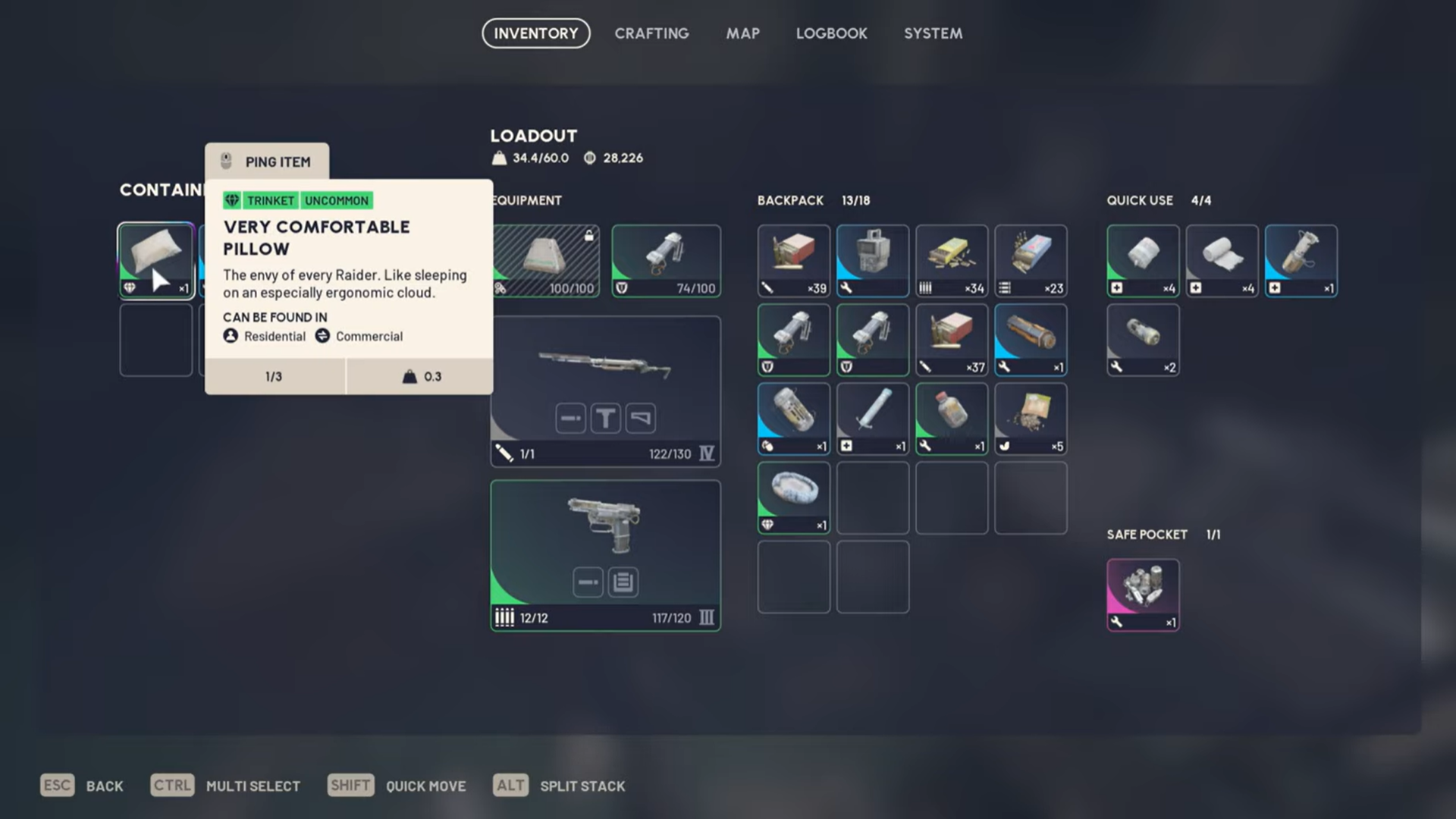Select the backpack syringe item
Image resolution: width=1456 pixels, height=819 pixels.
point(872,418)
